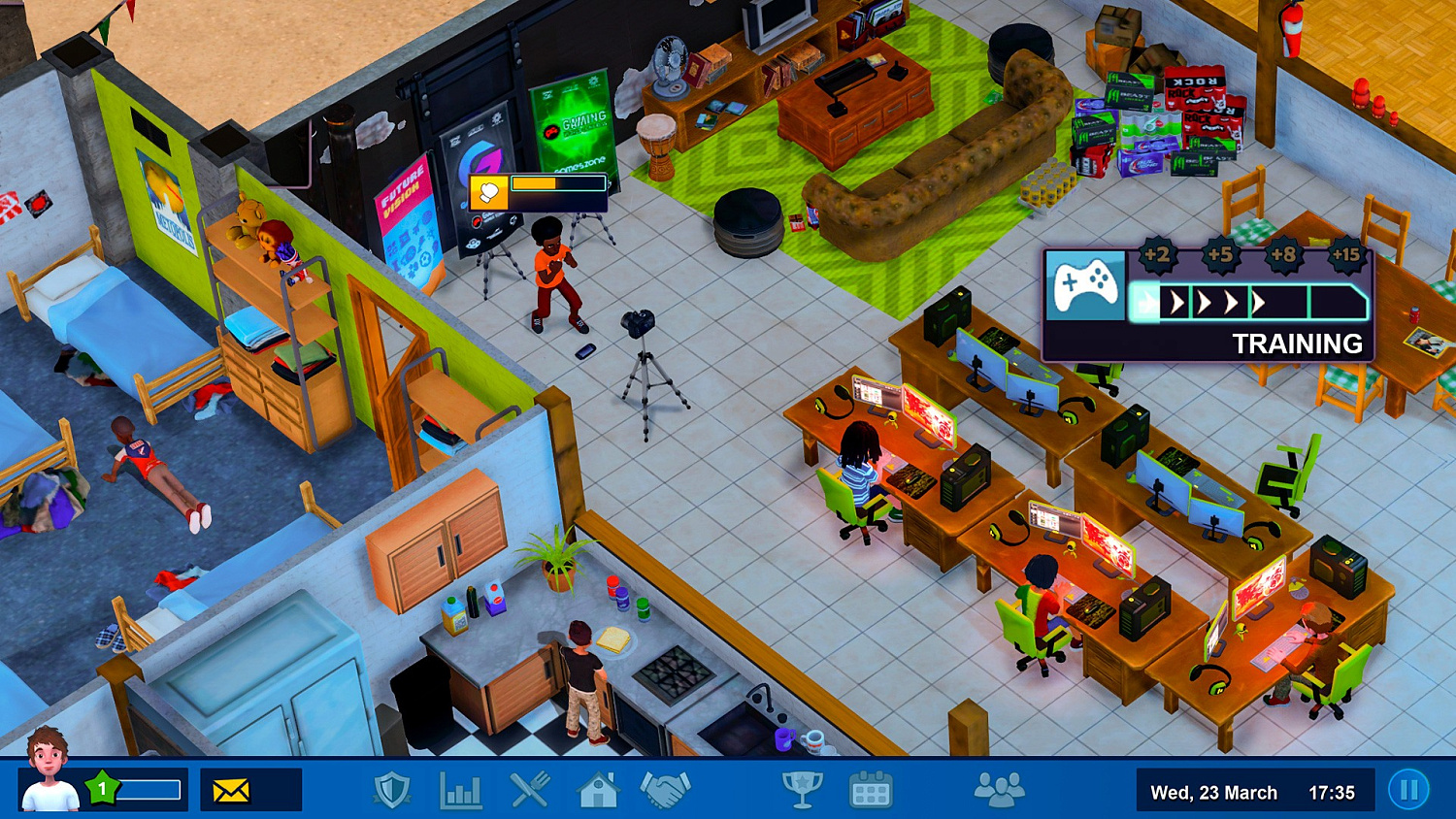This screenshot has width=1456, height=819.
Task: View the statistics bar chart panel
Action: tap(460, 792)
